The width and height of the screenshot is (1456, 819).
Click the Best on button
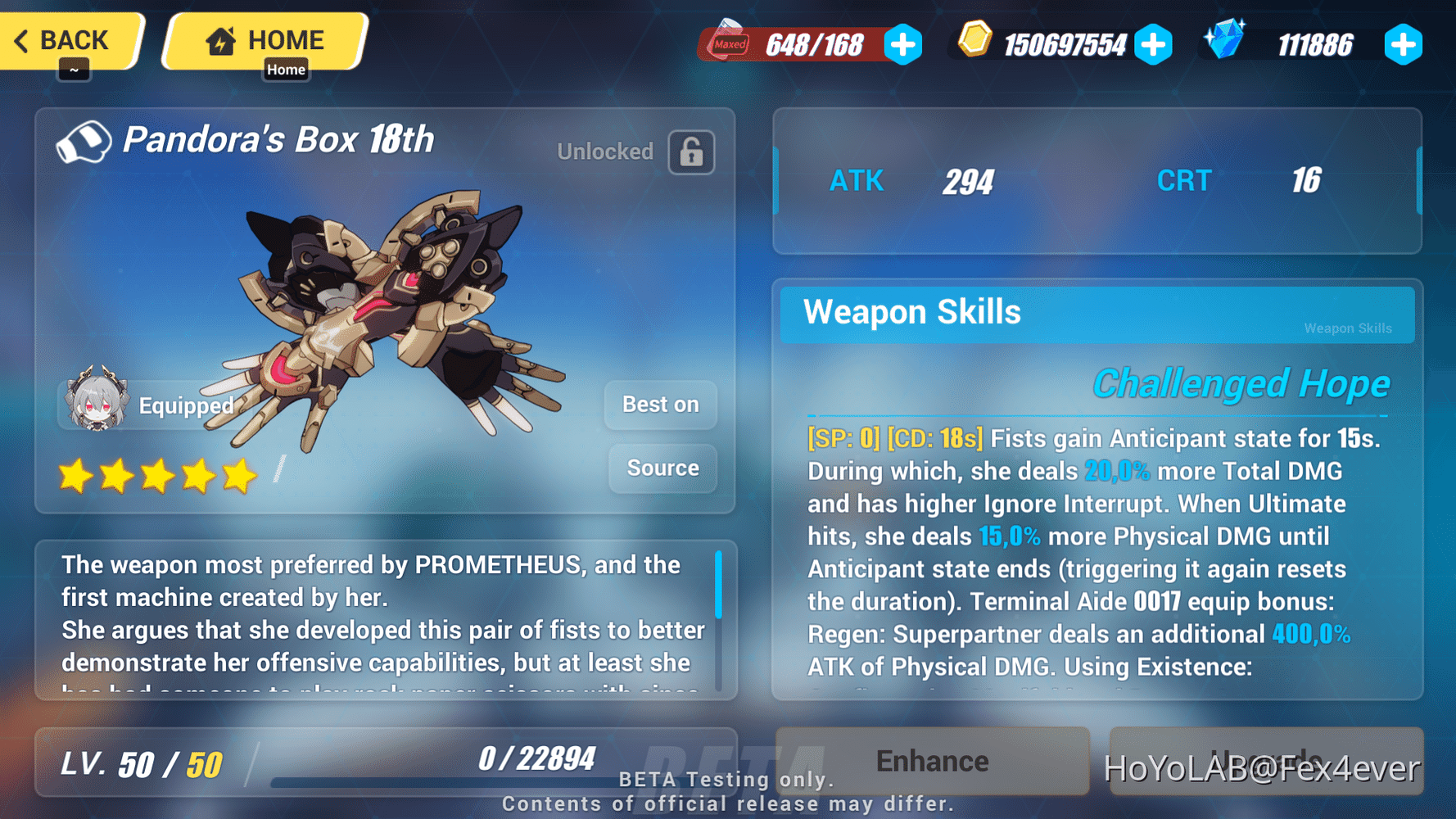[x=660, y=404]
